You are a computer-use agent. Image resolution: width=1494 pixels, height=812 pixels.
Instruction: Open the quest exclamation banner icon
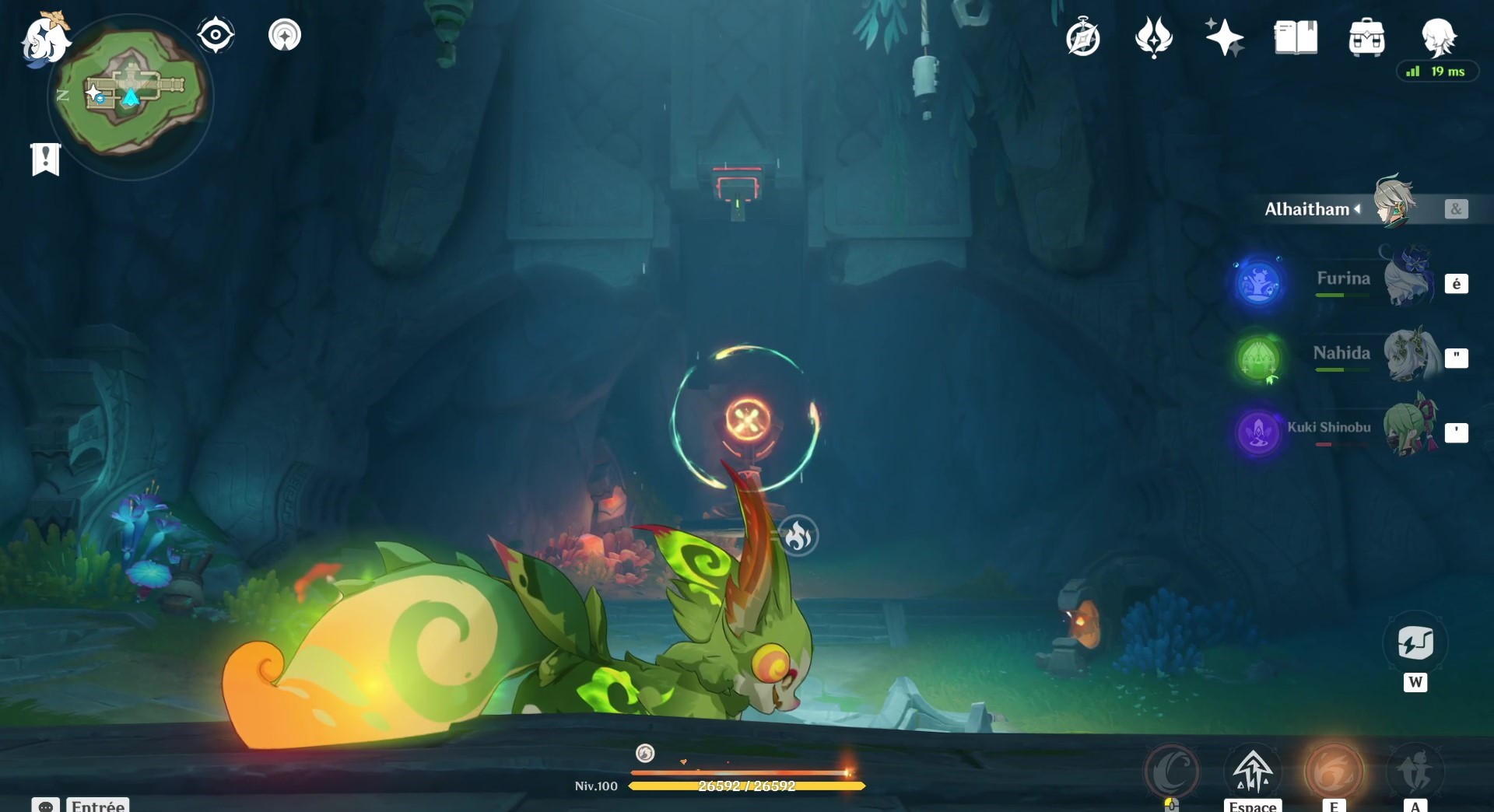coord(46,159)
